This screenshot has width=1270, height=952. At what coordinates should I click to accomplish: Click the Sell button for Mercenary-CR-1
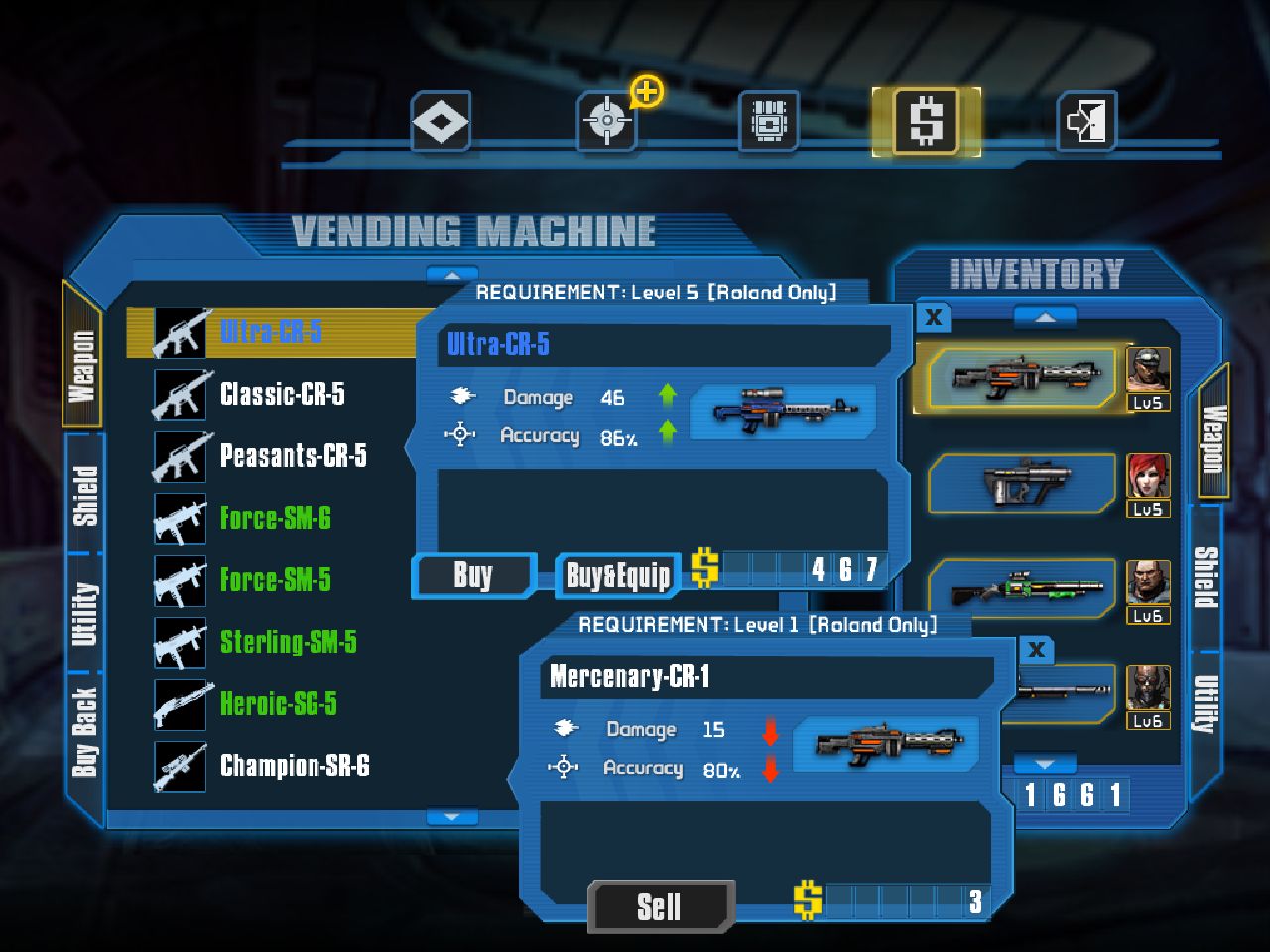point(660,904)
